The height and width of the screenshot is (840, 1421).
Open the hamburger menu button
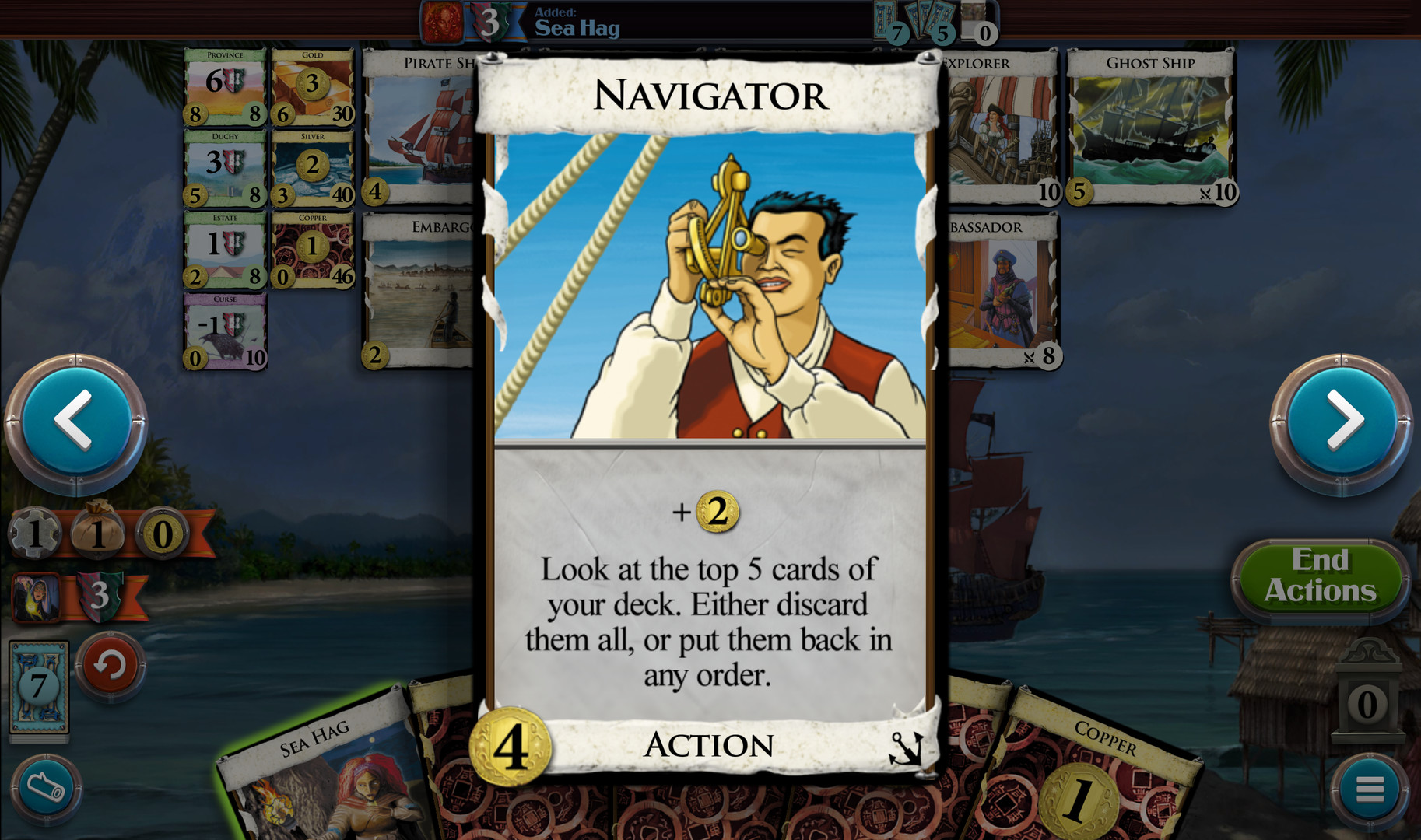point(1369,788)
